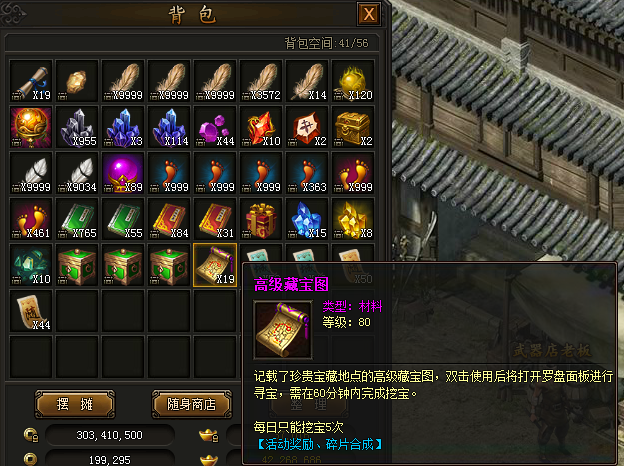624x466 pixels.
Task: Select the gold nugget item slot
Action: (77, 80)
